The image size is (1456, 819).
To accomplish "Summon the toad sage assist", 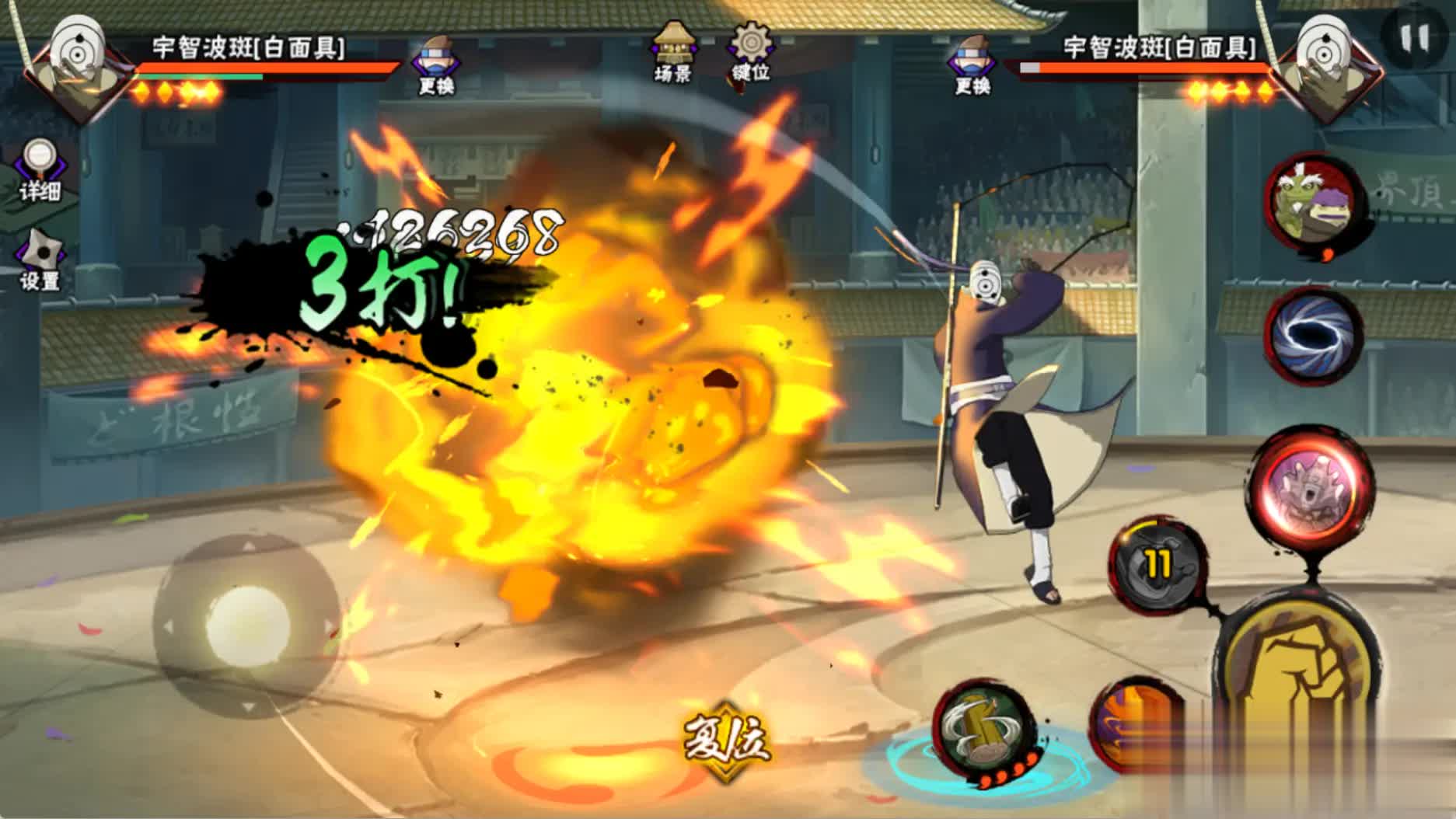I will tap(1314, 204).
